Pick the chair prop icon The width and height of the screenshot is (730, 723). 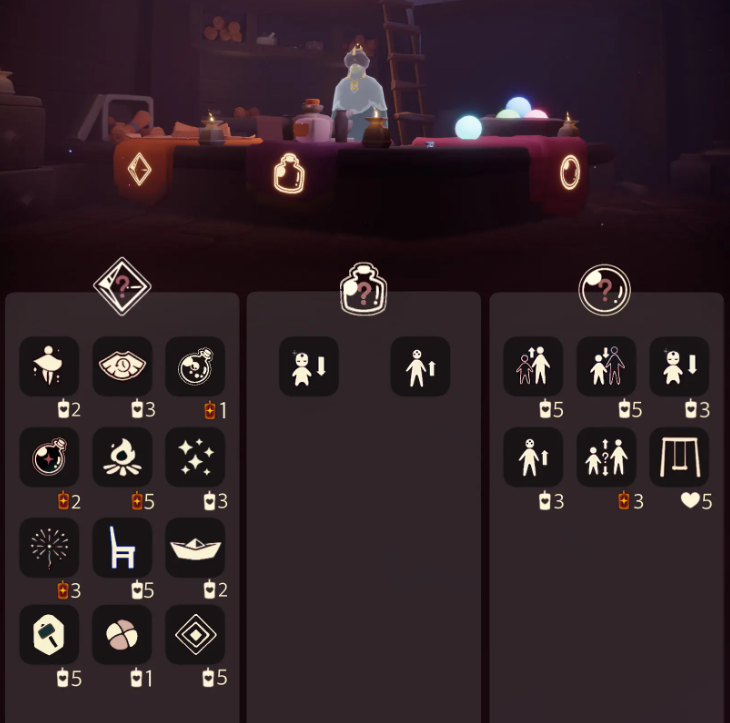(122, 547)
